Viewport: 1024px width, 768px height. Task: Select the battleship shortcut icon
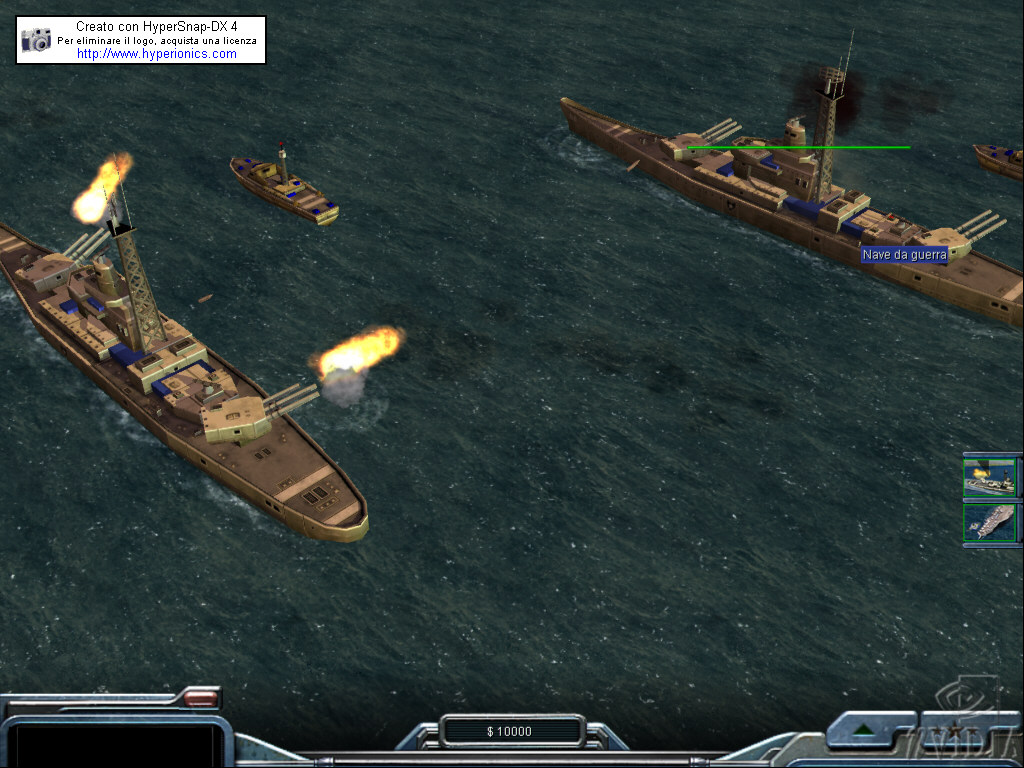(989, 477)
